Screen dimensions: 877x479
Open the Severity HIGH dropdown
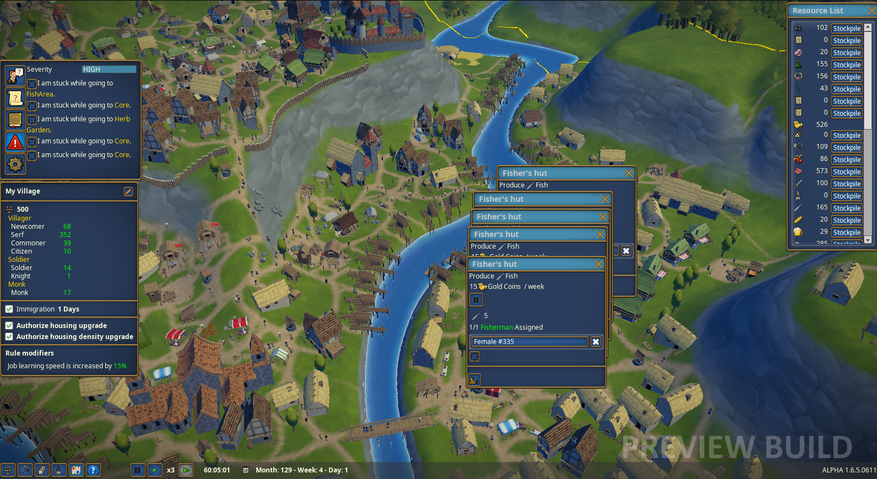coord(109,70)
